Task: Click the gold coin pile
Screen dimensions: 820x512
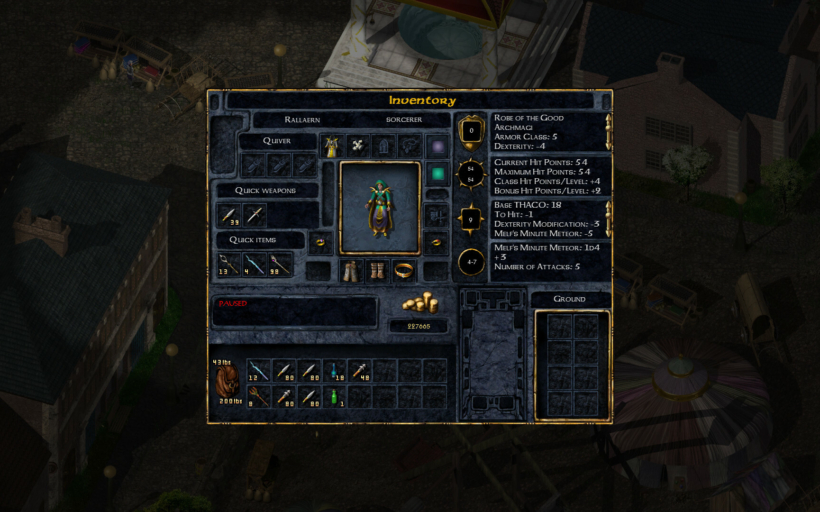Action: (418, 304)
